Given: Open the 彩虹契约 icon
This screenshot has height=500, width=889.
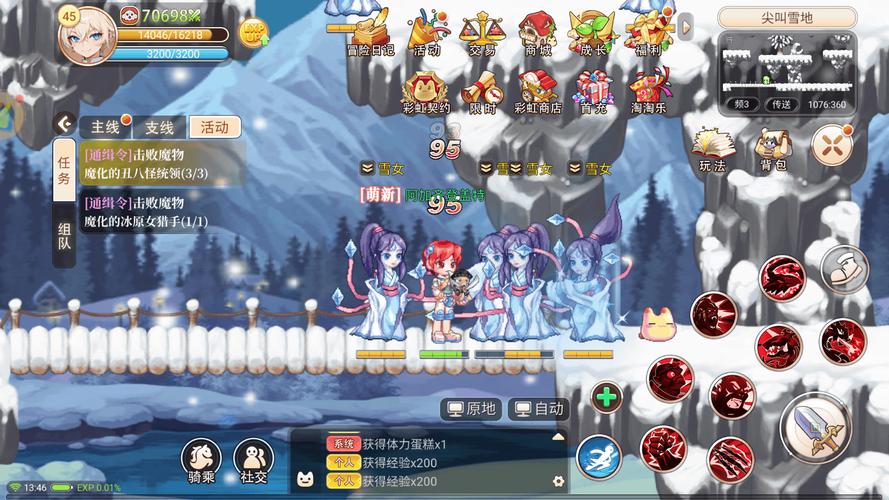Looking at the screenshot, I should click(x=427, y=90).
